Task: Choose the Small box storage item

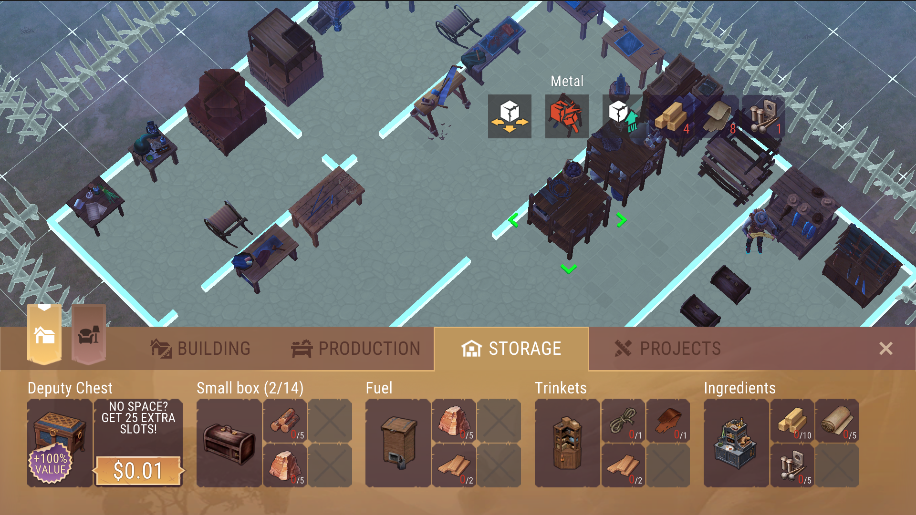Action: tap(229, 443)
